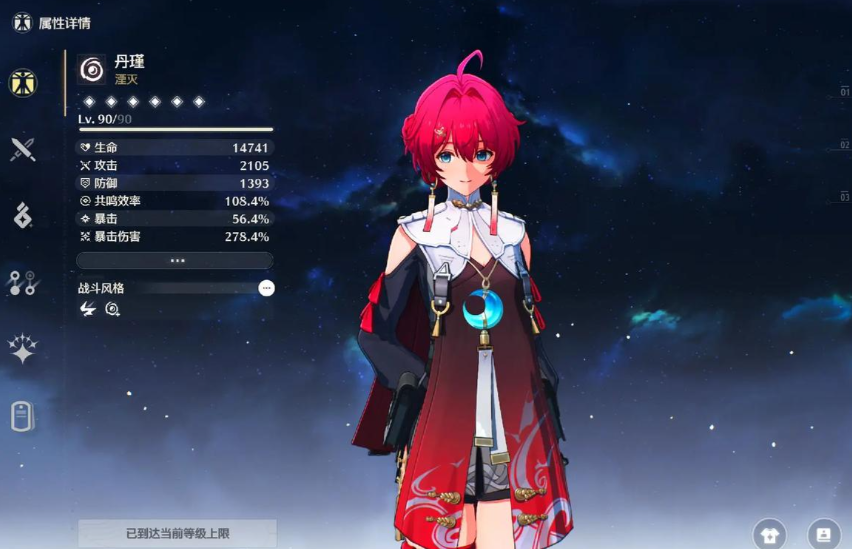852x549 pixels.
Task: Open the shirt-icon outfit button
Action: coord(769,534)
